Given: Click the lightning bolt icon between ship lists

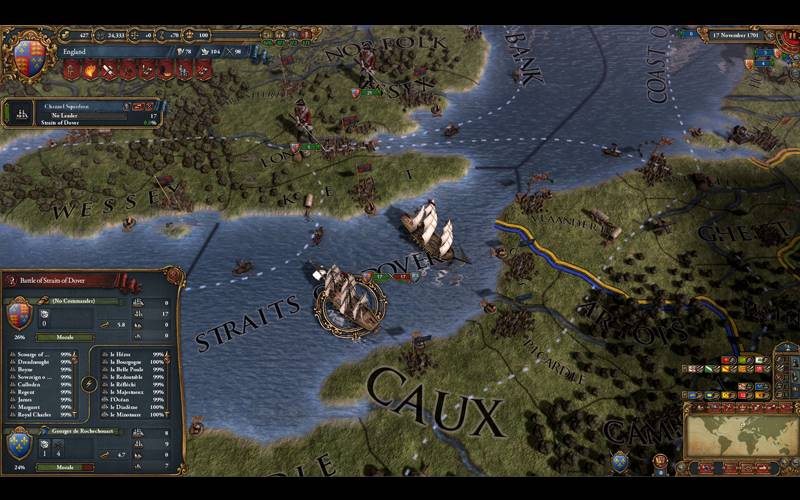Looking at the screenshot, I should tap(90, 383).
